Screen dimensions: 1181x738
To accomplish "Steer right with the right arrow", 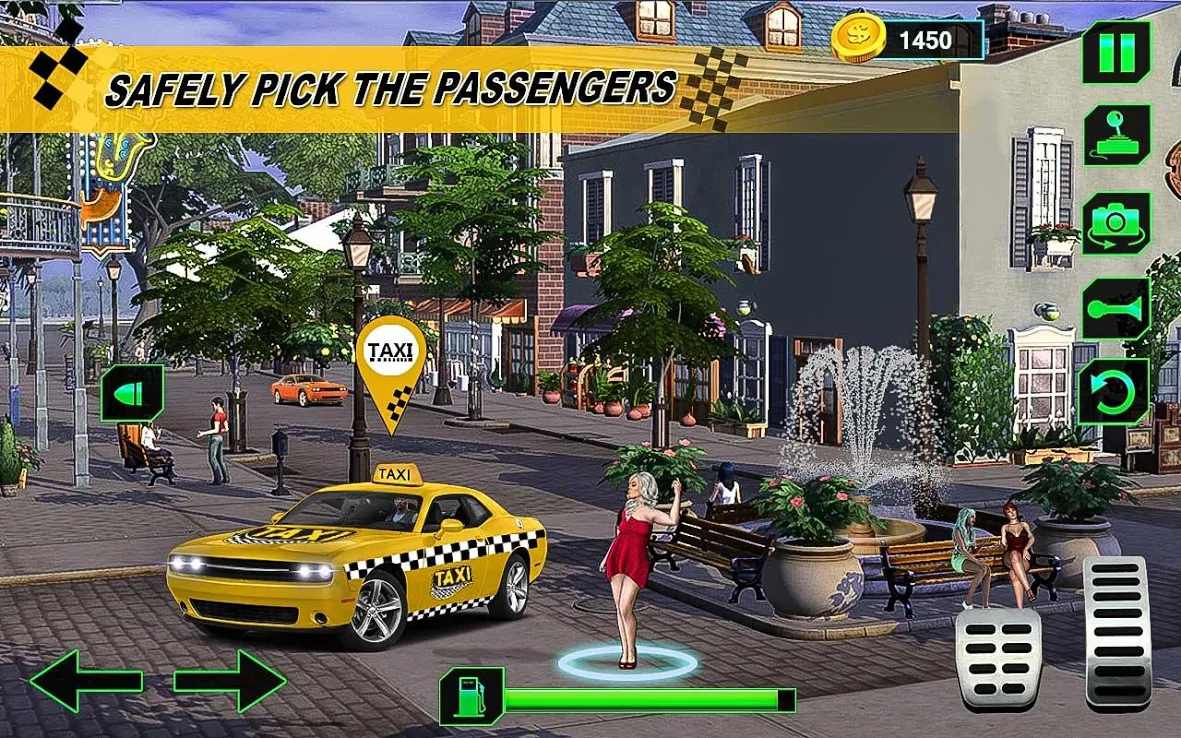I will 230,681.
